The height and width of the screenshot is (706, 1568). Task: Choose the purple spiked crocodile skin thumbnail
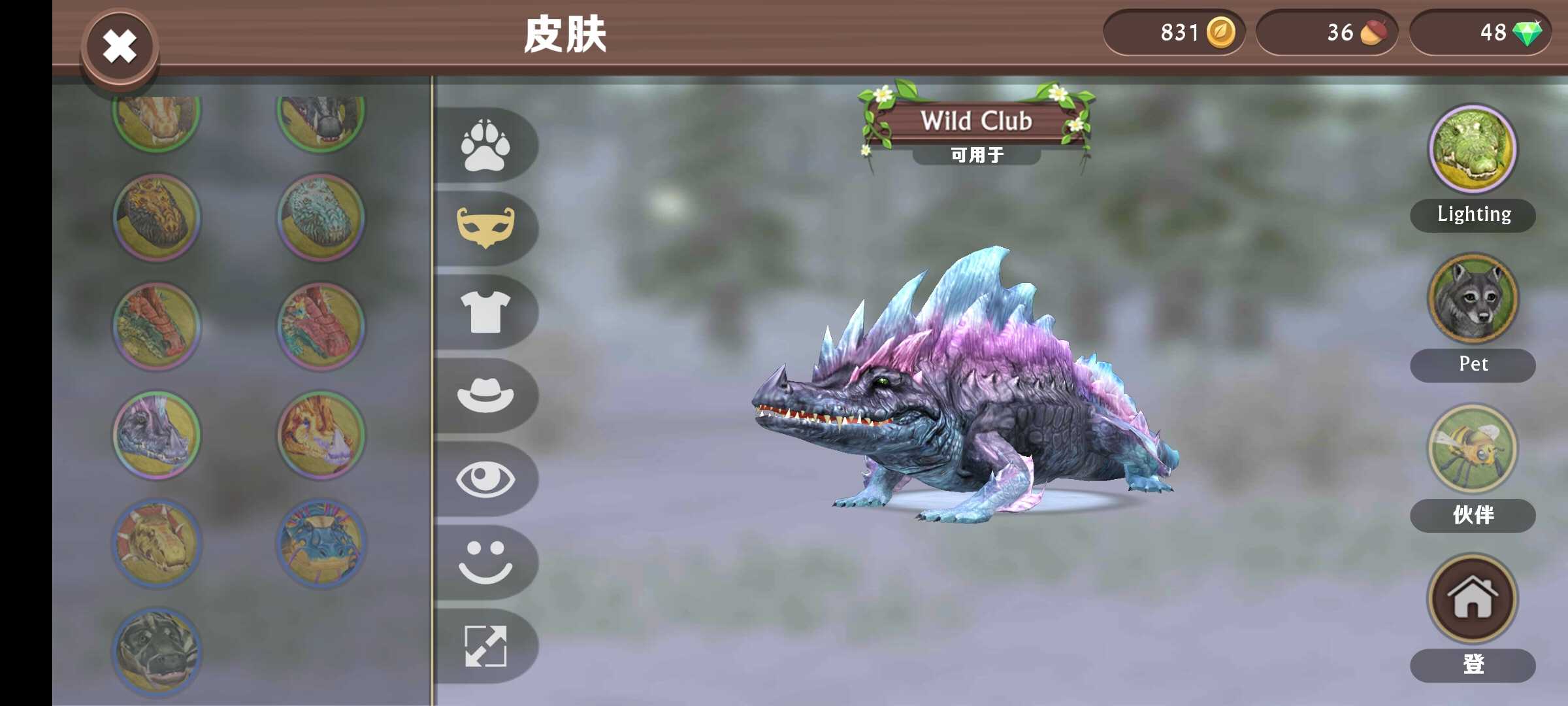(x=157, y=435)
